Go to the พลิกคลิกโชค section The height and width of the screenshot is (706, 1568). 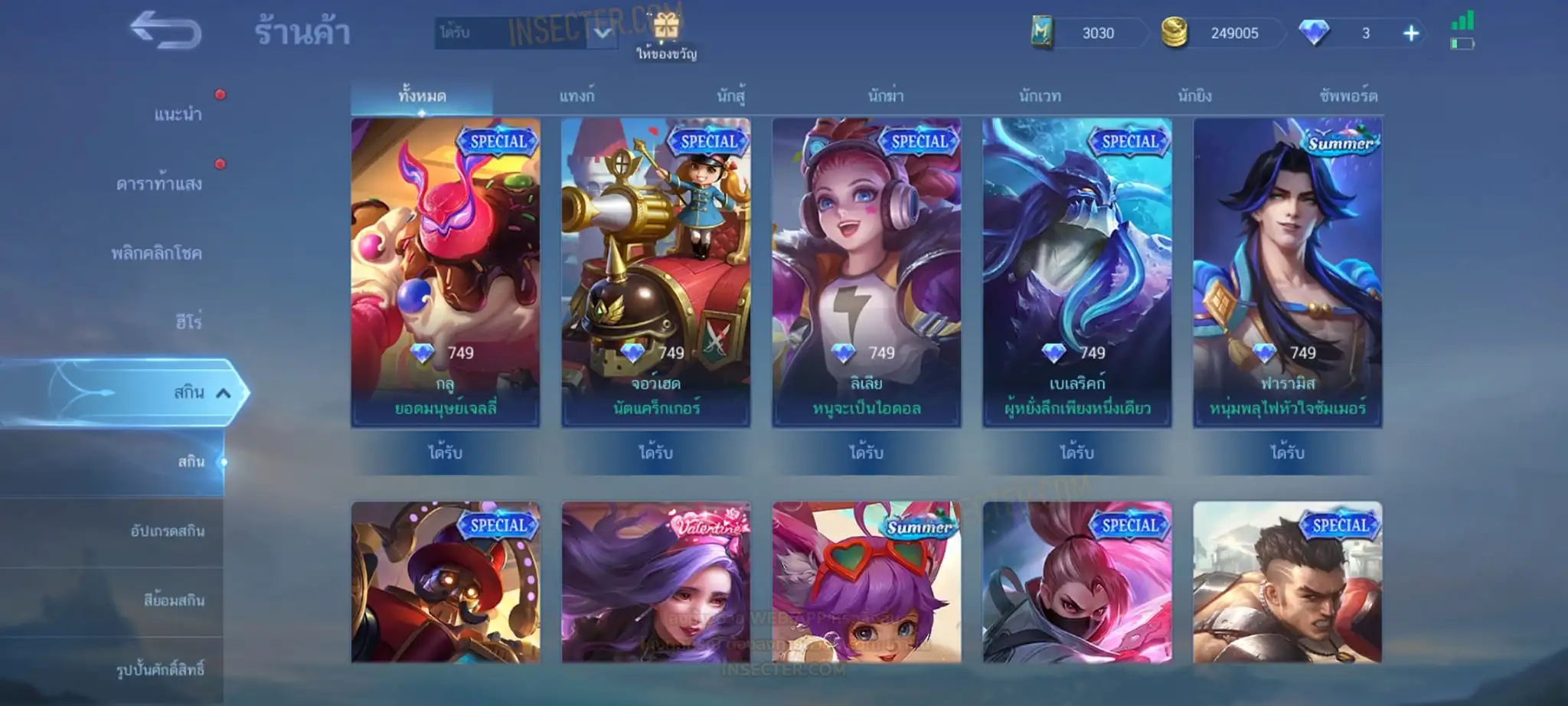[157, 253]
